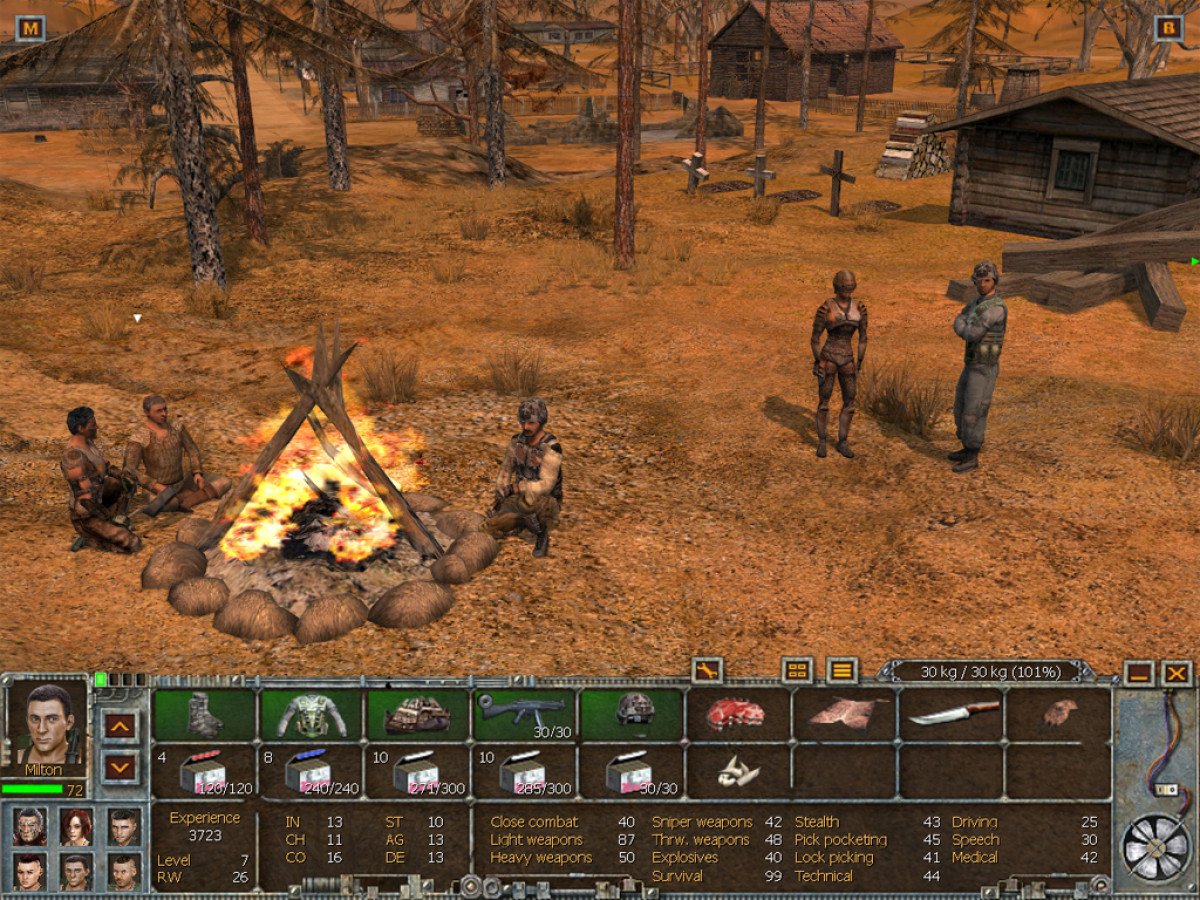Click the inventory up arrow button
The width and height of the screenshot is (1200, 900).
(120, 724)
